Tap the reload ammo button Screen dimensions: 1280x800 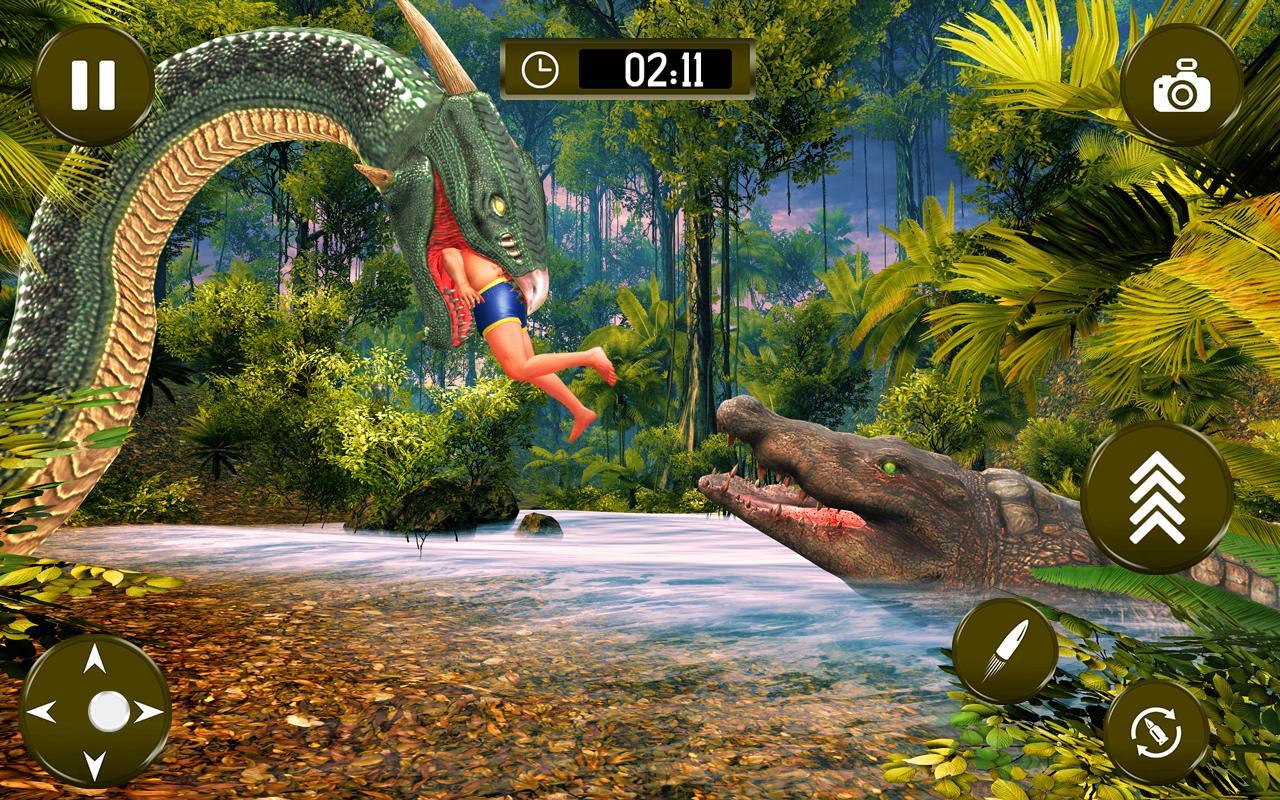[1157, 732]
